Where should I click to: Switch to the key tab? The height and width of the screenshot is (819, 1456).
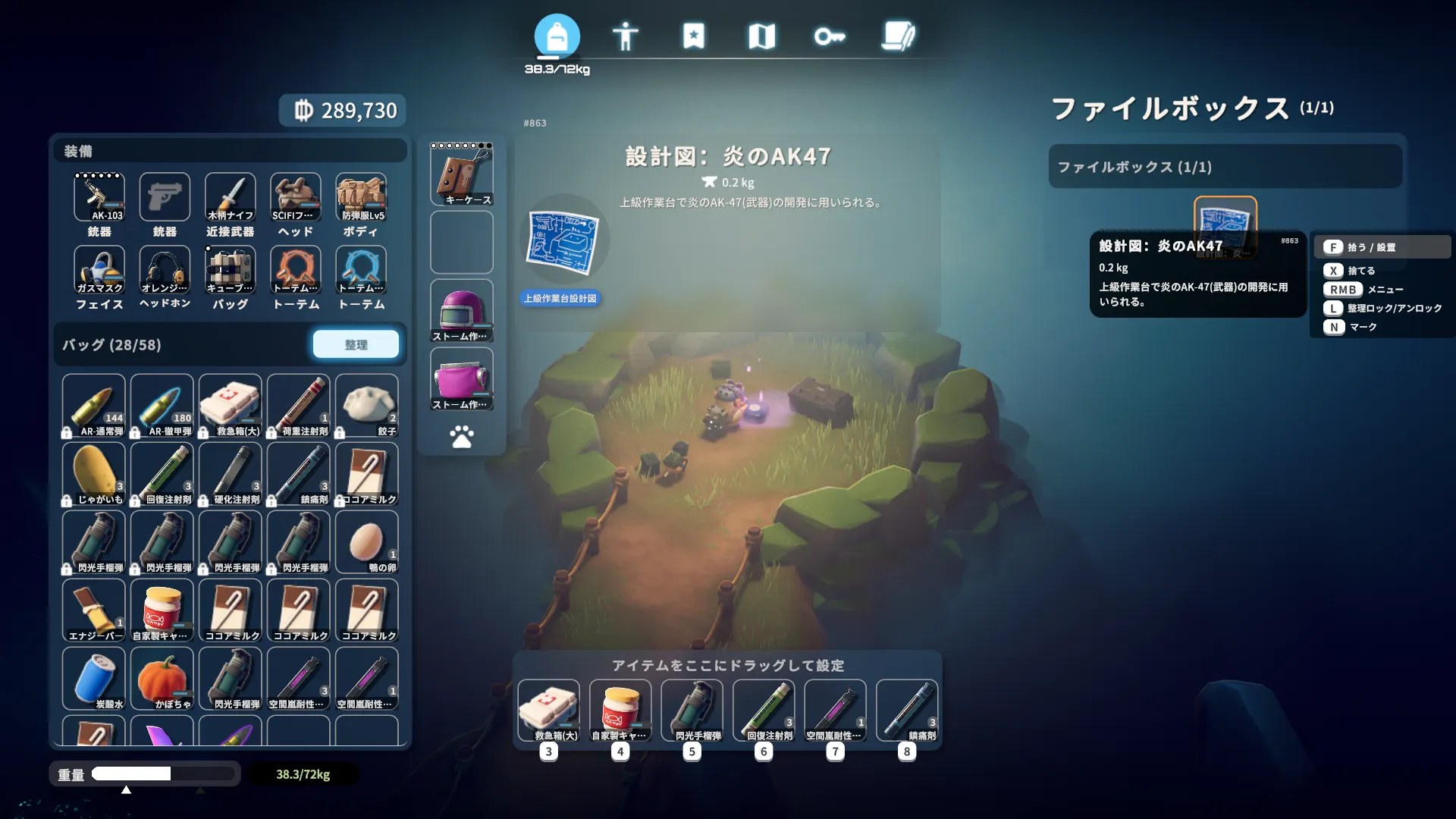point(829,36)
